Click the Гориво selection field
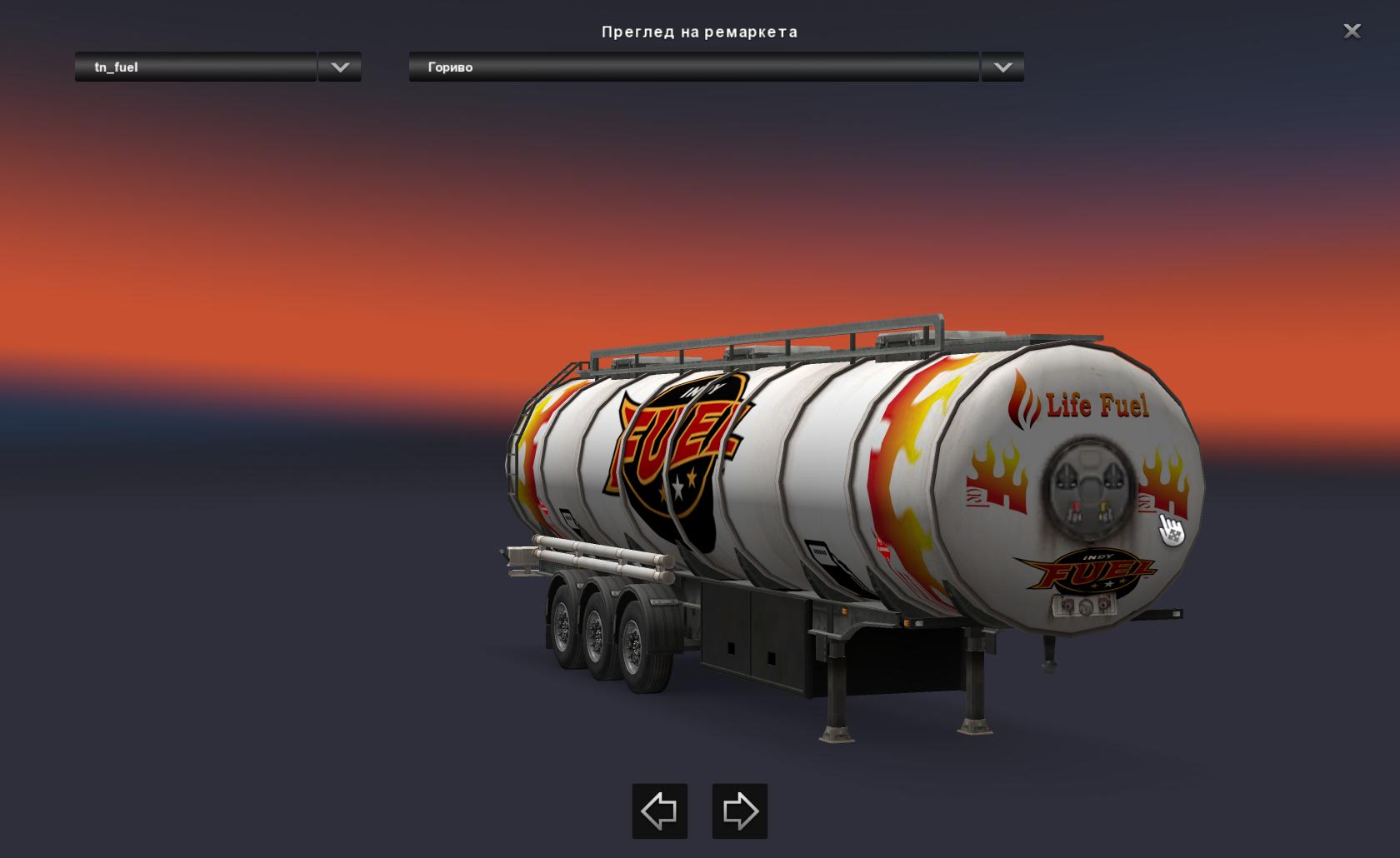 (693, 67)
